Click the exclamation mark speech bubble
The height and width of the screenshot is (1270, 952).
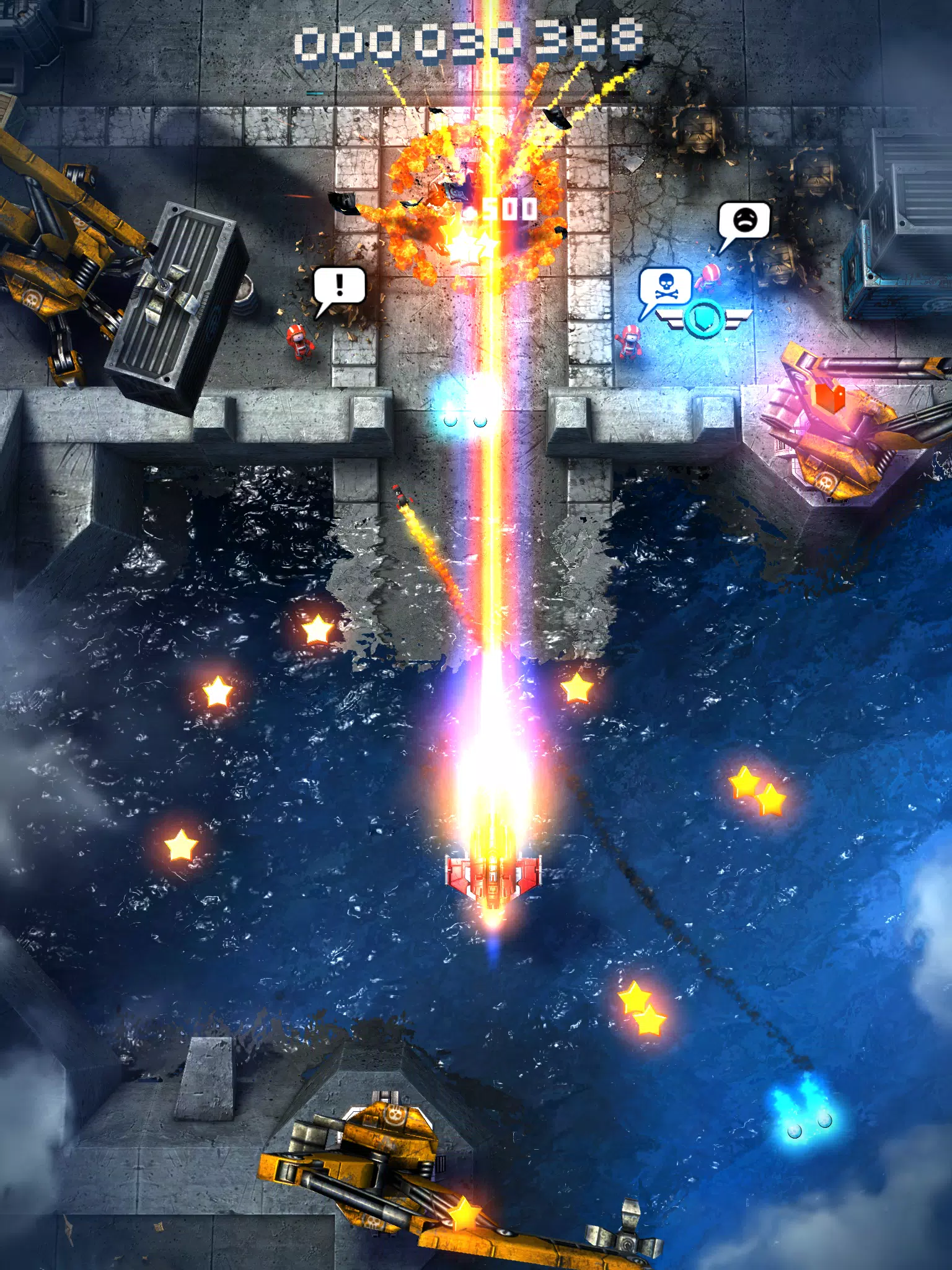[x=338, y=283]
